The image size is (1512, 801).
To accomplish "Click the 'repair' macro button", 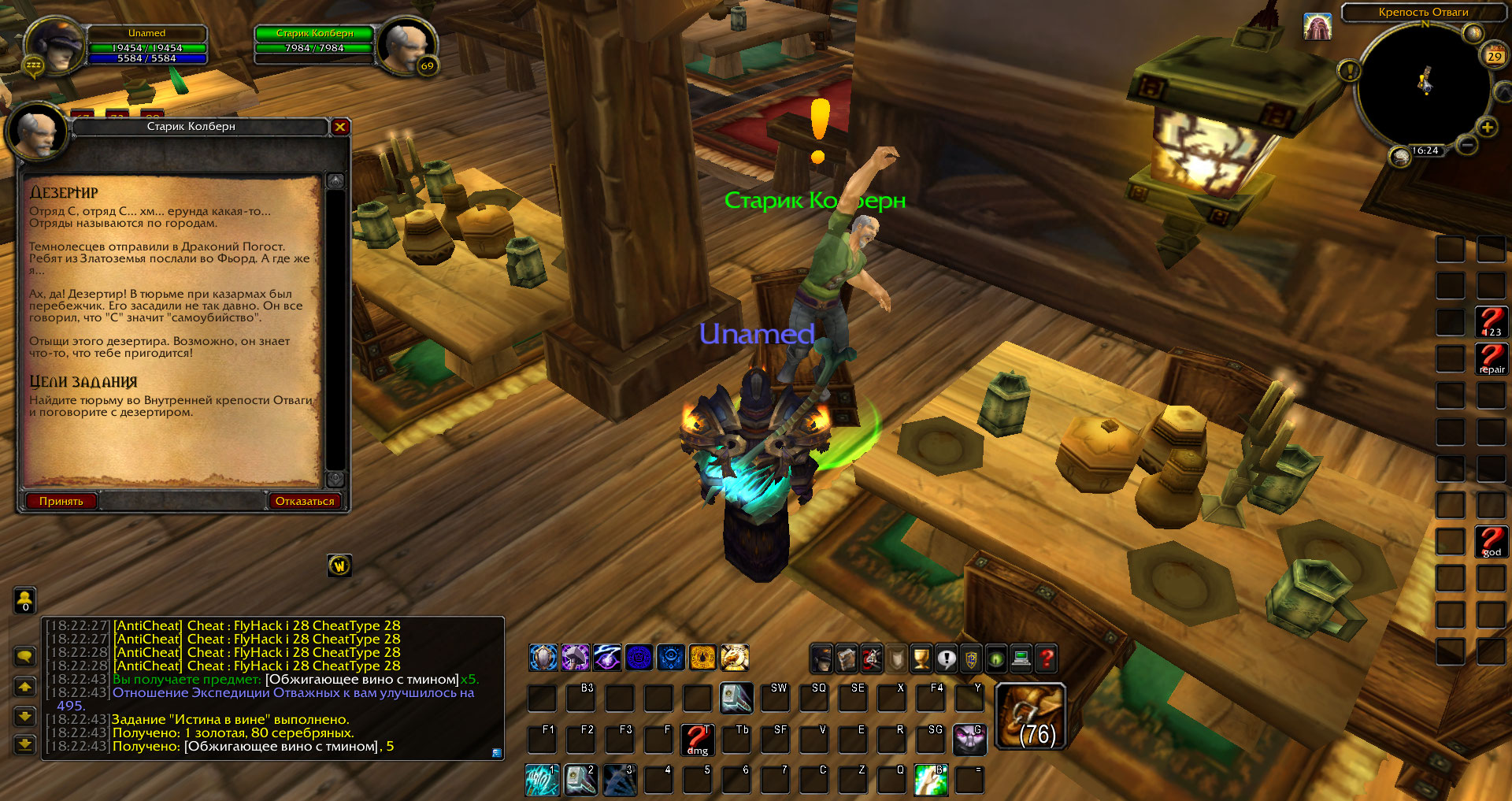I will click(x=1491, y=358).
